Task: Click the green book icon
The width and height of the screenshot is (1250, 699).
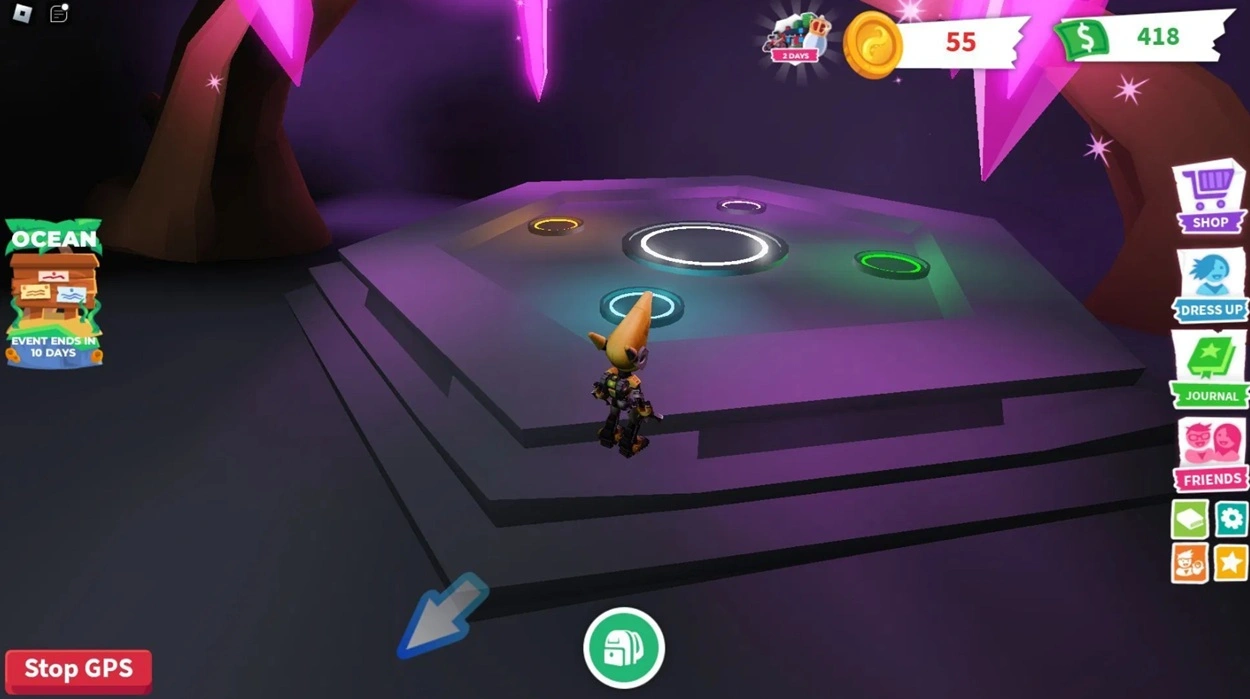Action: click(1190, 518)
